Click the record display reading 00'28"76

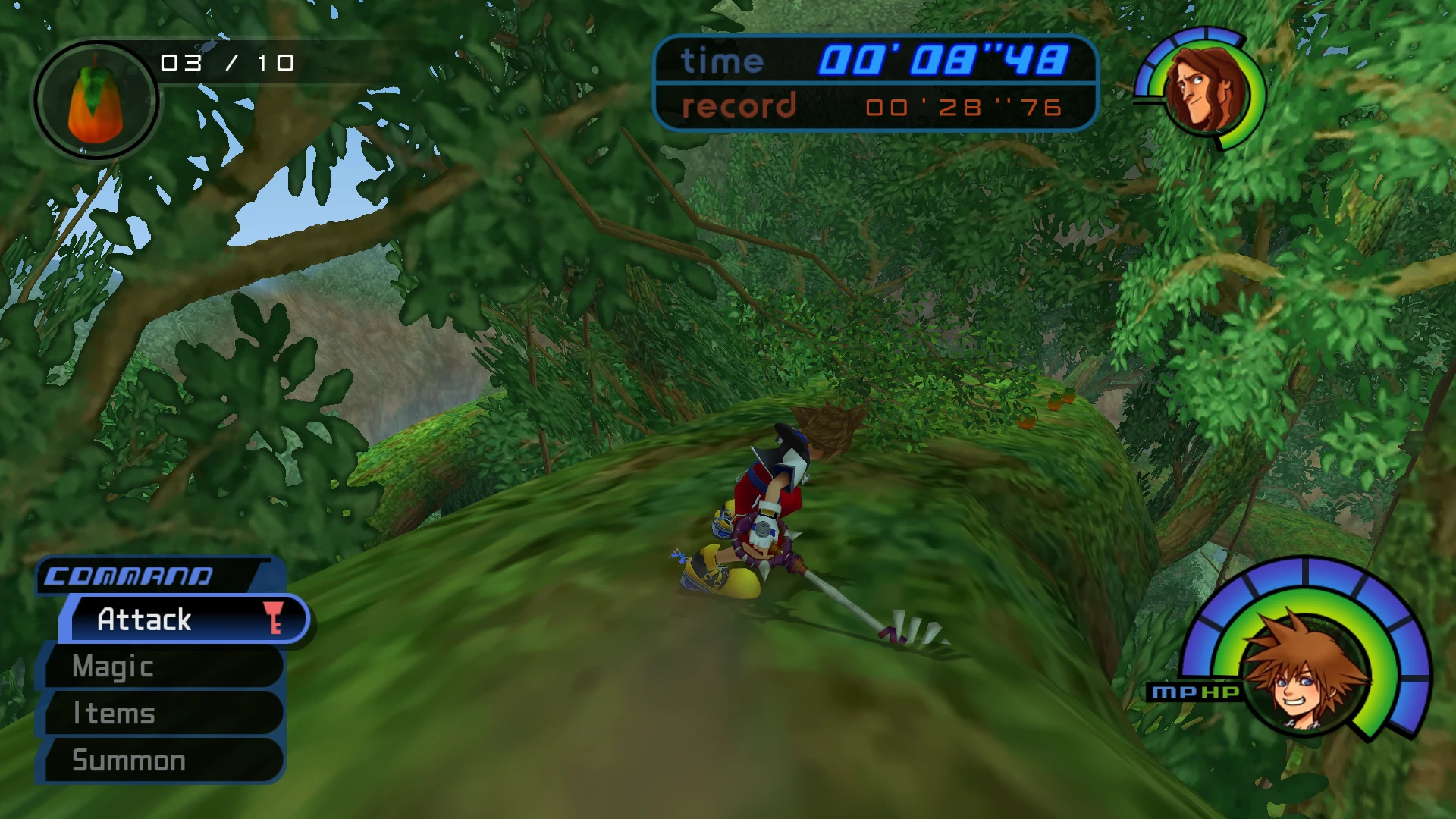(959, 108)
